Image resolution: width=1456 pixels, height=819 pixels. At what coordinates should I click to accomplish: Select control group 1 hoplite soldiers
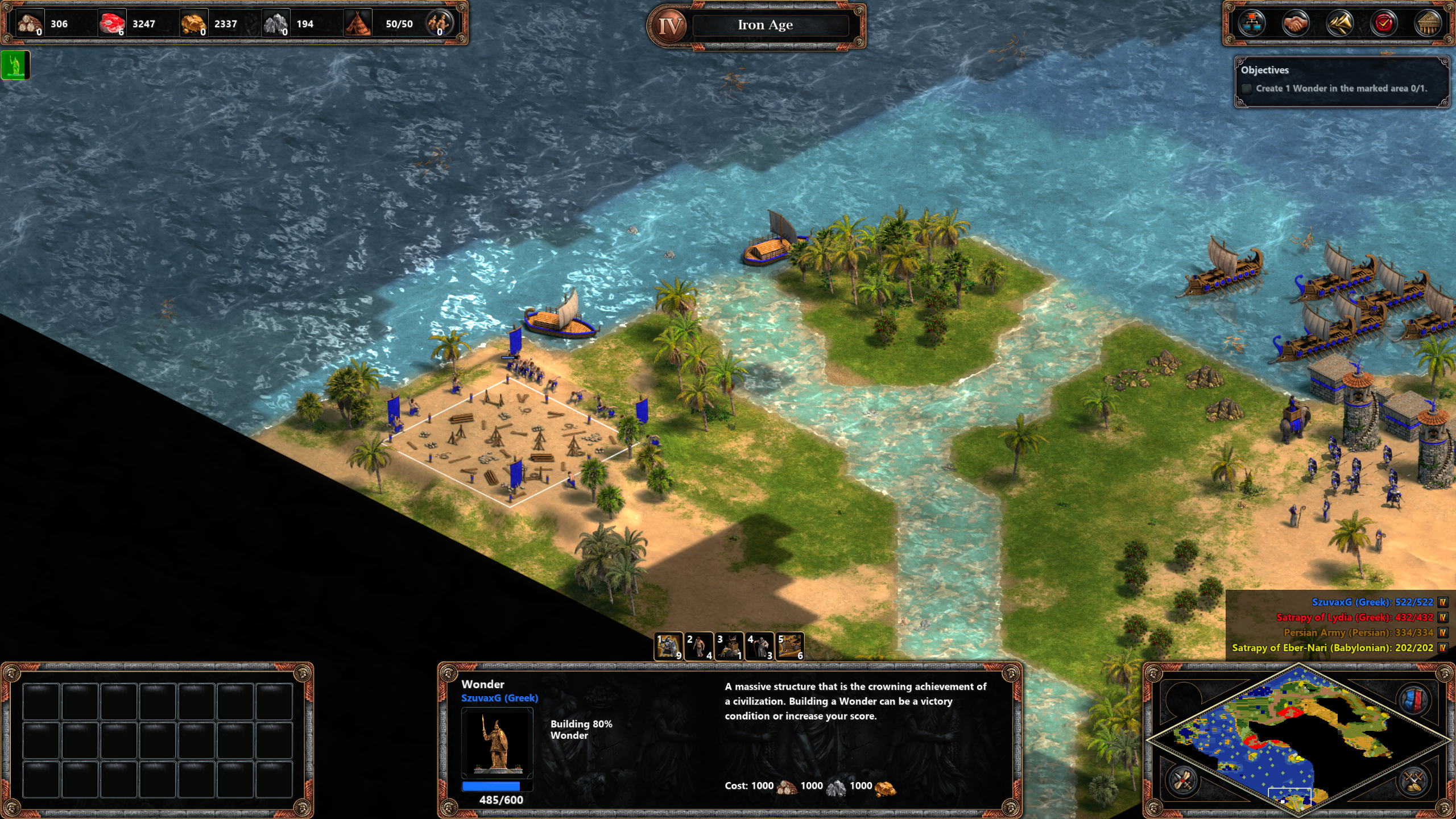click(x=669, y=646)
